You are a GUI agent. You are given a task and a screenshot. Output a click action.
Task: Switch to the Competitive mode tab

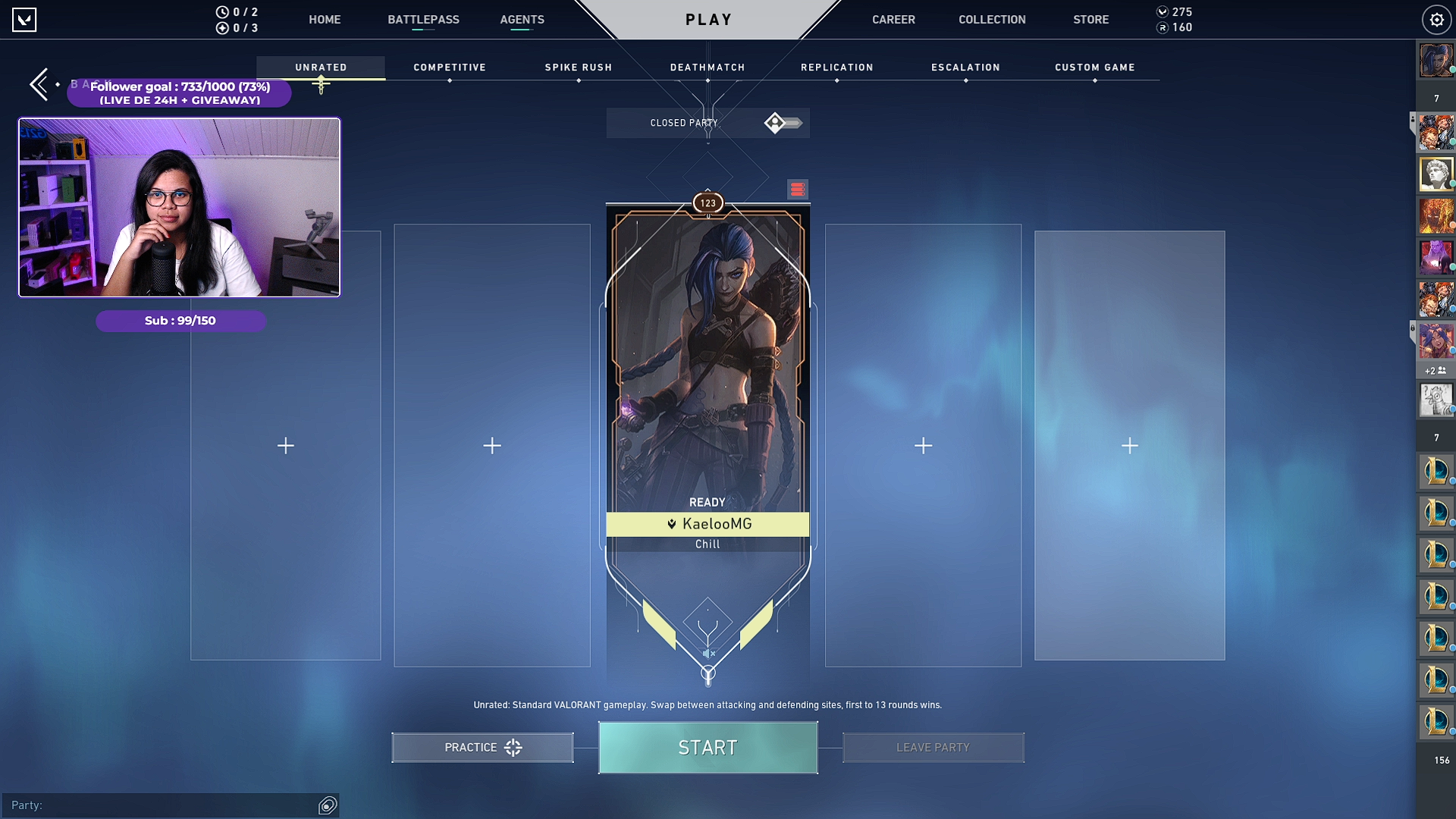coord(450,67)
